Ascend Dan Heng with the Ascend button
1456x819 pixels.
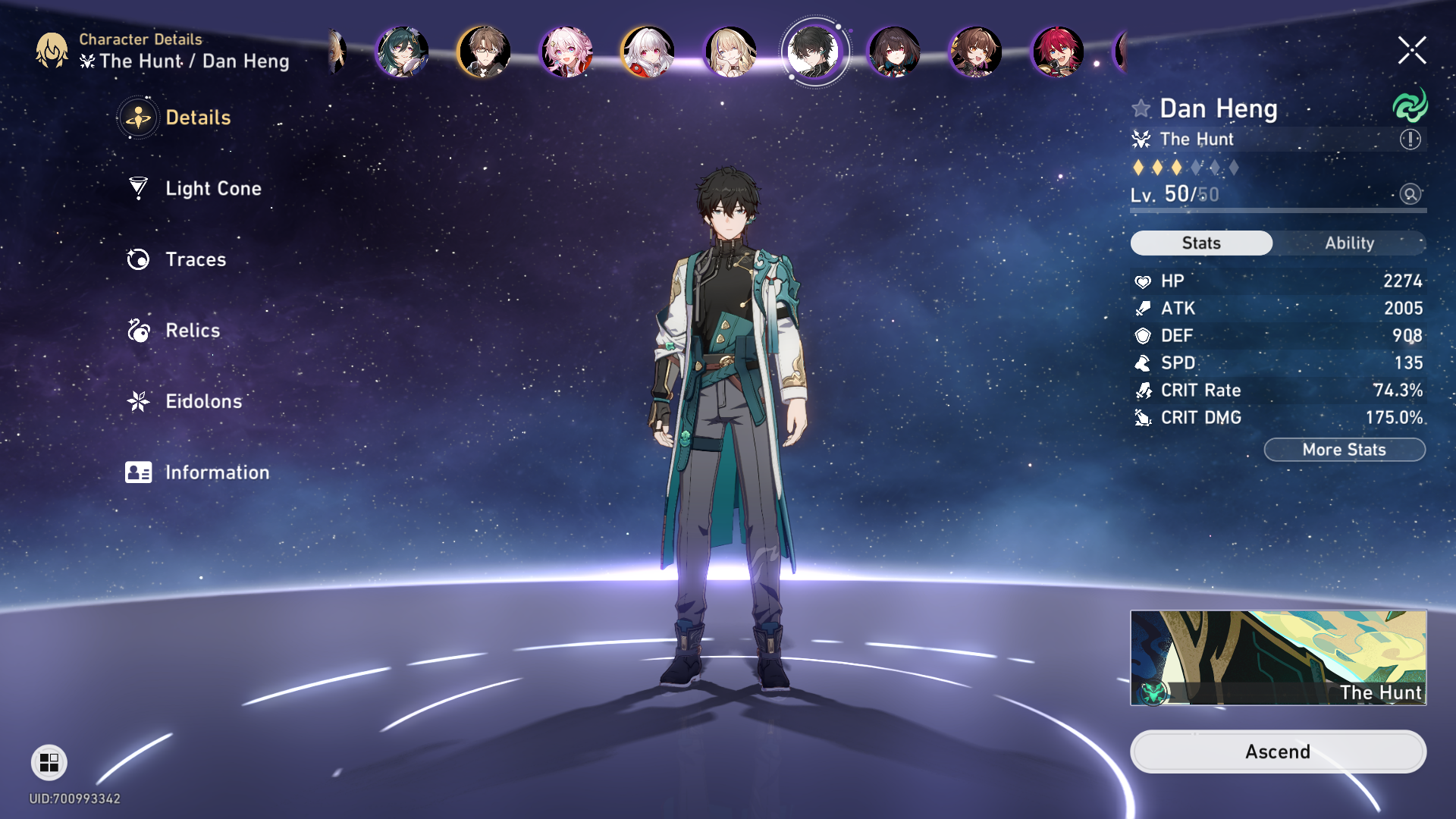(x=1278, y=752)
